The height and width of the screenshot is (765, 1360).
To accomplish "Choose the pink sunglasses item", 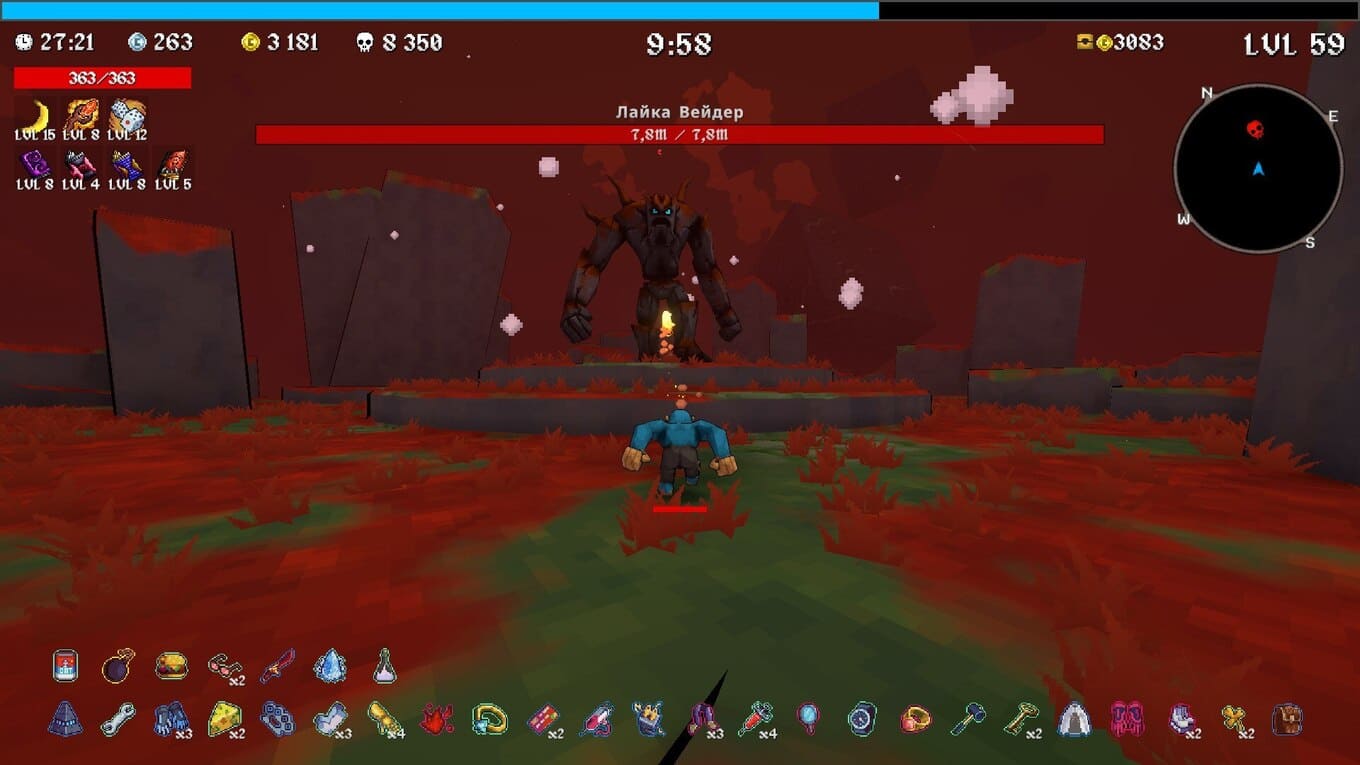I will [224, 666].
